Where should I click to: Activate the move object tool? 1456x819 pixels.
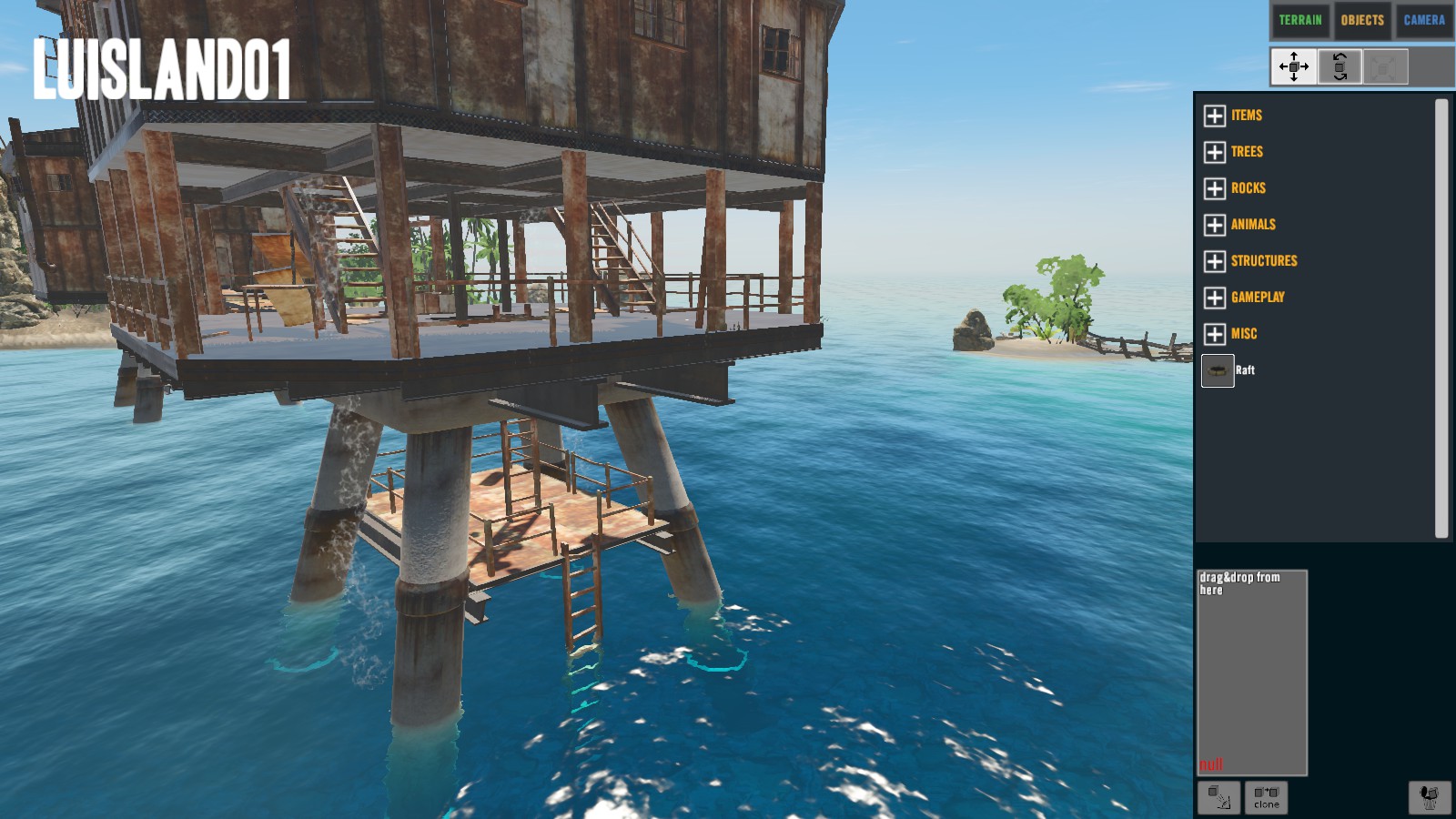[1293, 66]
